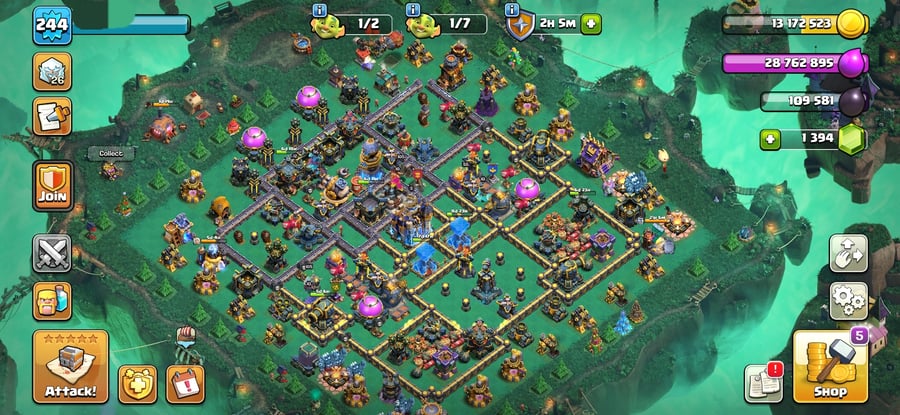Click the Join clan shield button
The height and width of the screenshot is (415, 900).
(52, 184)
